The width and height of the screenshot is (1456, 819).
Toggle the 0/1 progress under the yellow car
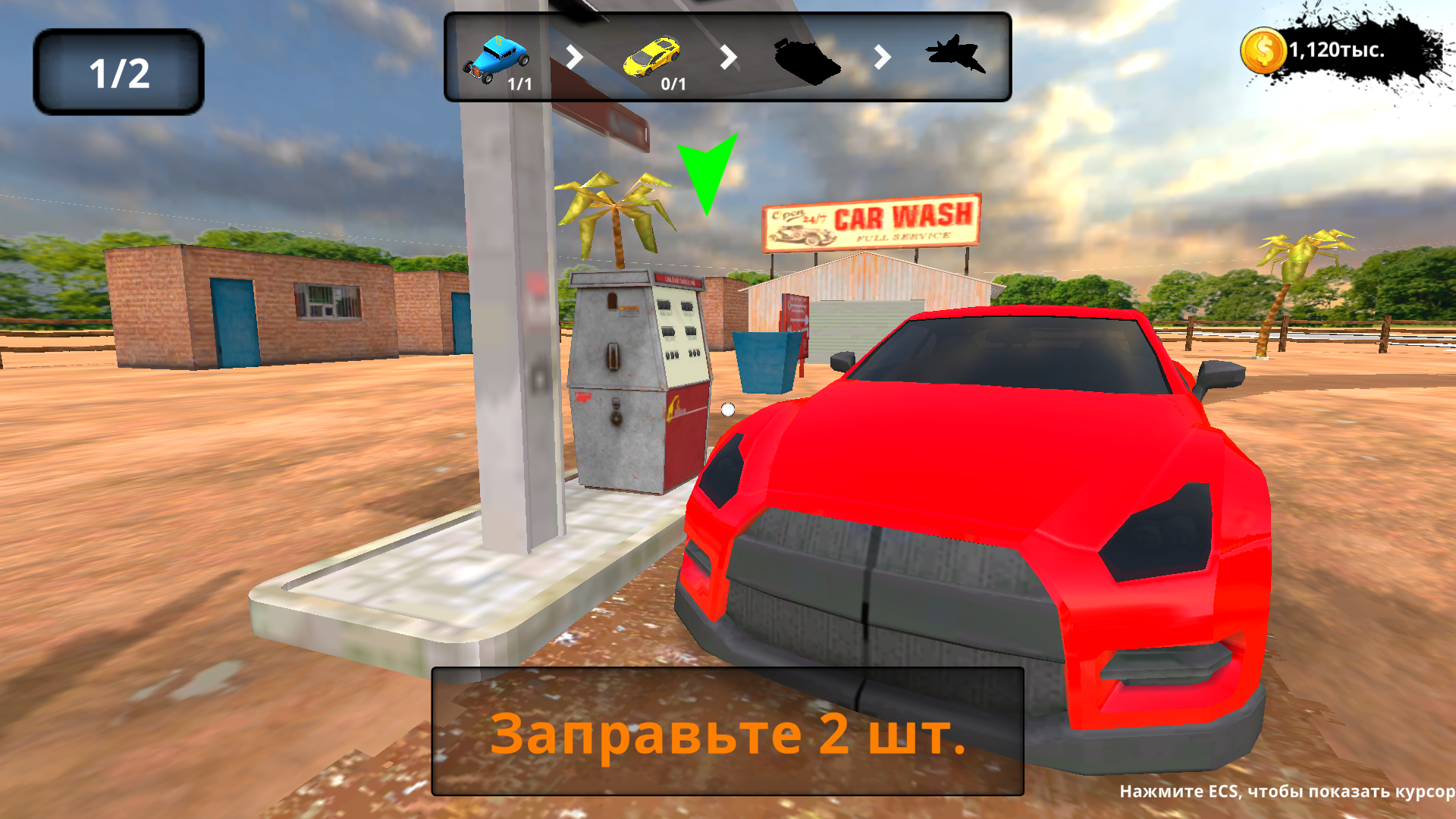(671, 85)
